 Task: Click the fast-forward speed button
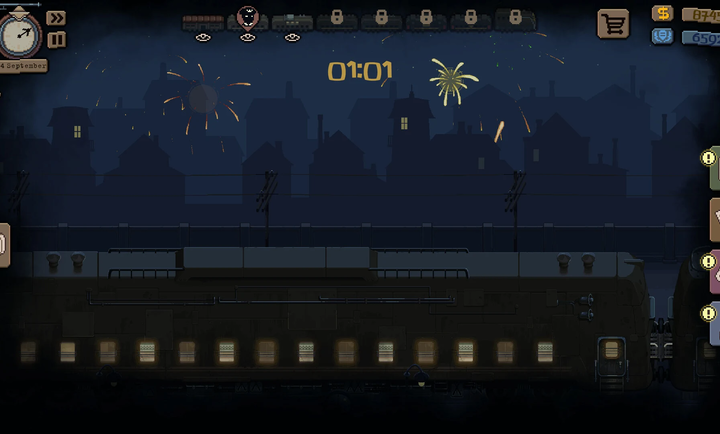[56, 18]
